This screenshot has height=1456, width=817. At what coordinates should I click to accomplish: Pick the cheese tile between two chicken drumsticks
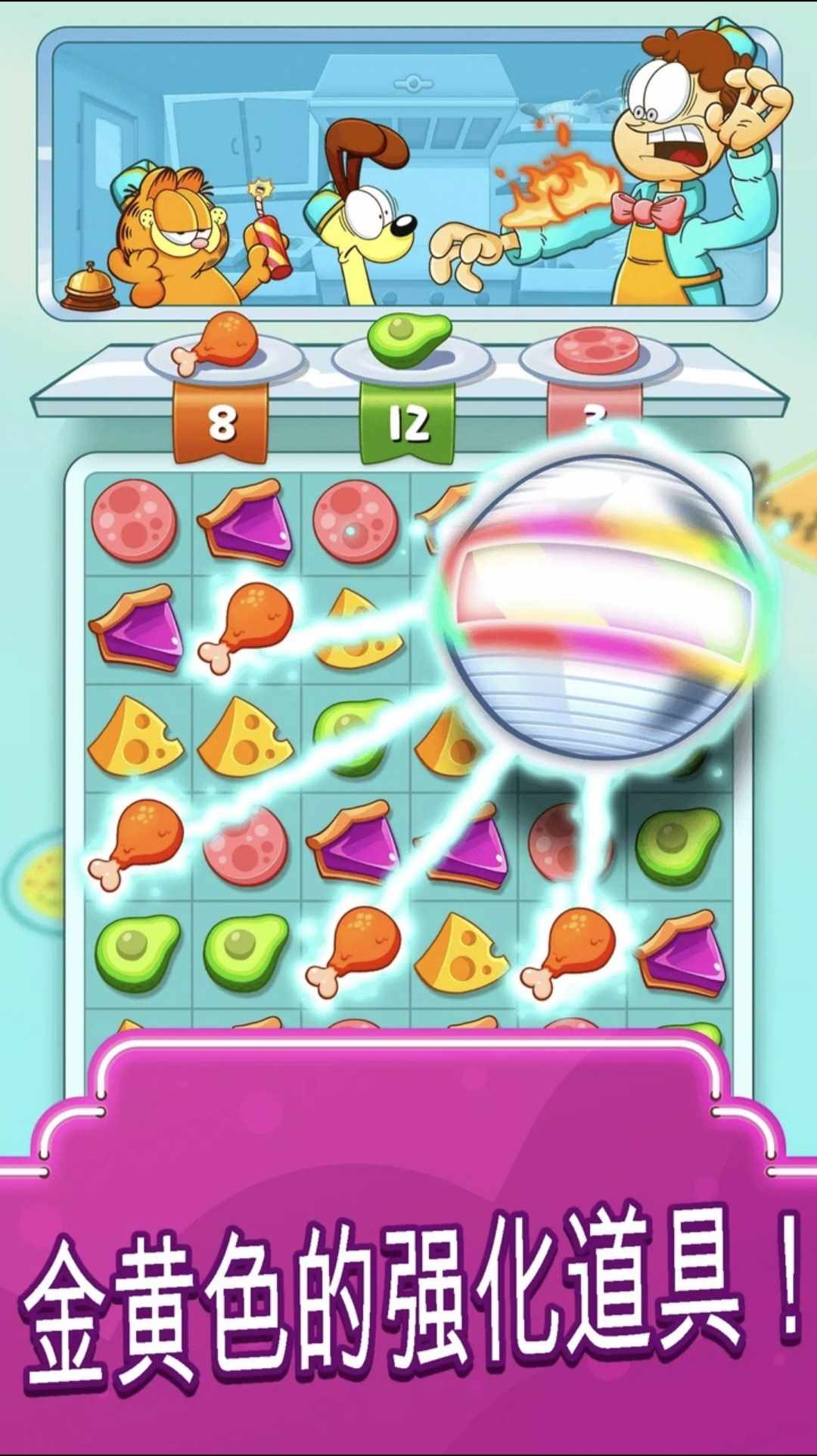pos(461,950)
